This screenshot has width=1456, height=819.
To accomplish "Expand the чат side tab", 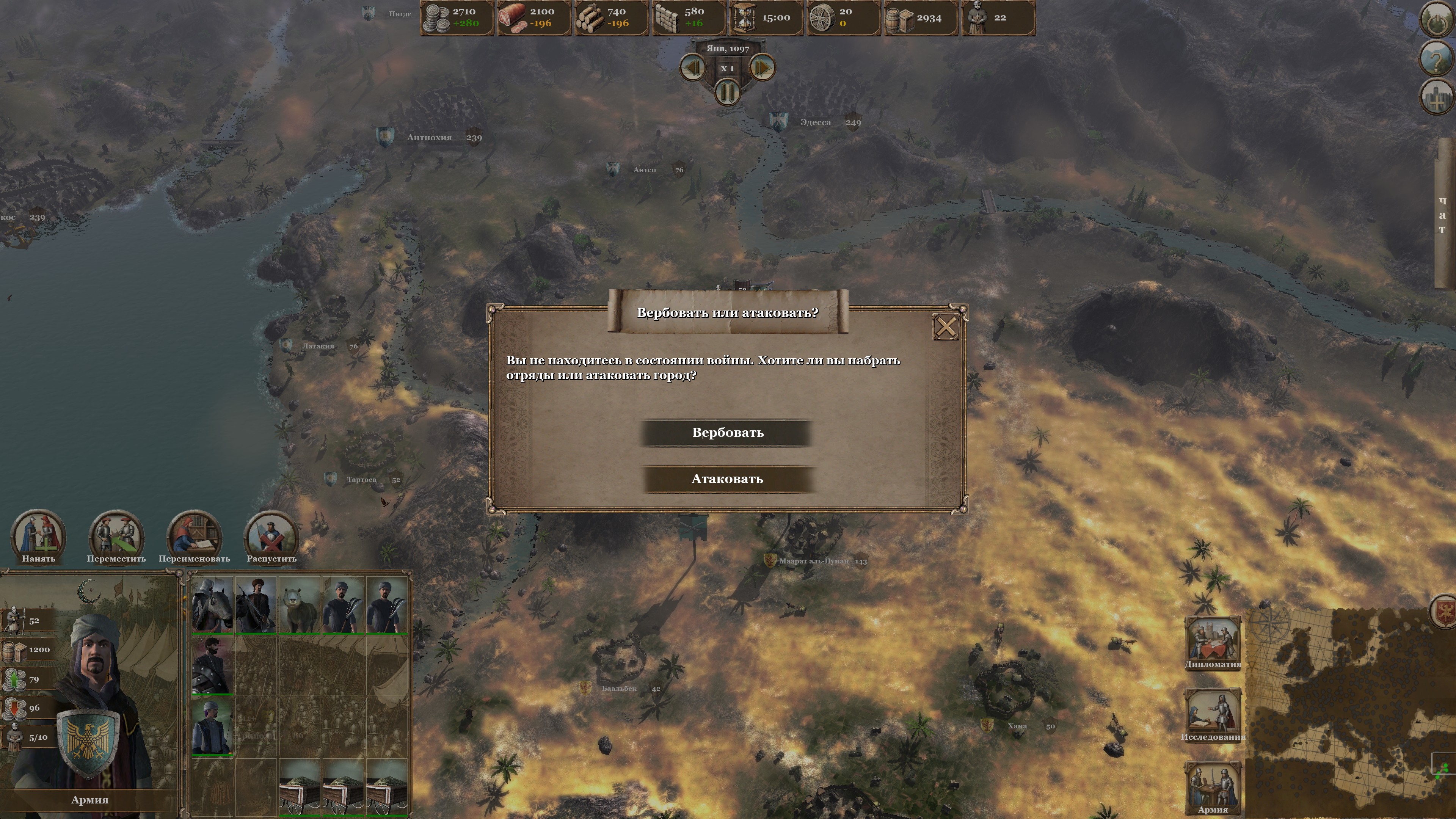I will 1442,215.
